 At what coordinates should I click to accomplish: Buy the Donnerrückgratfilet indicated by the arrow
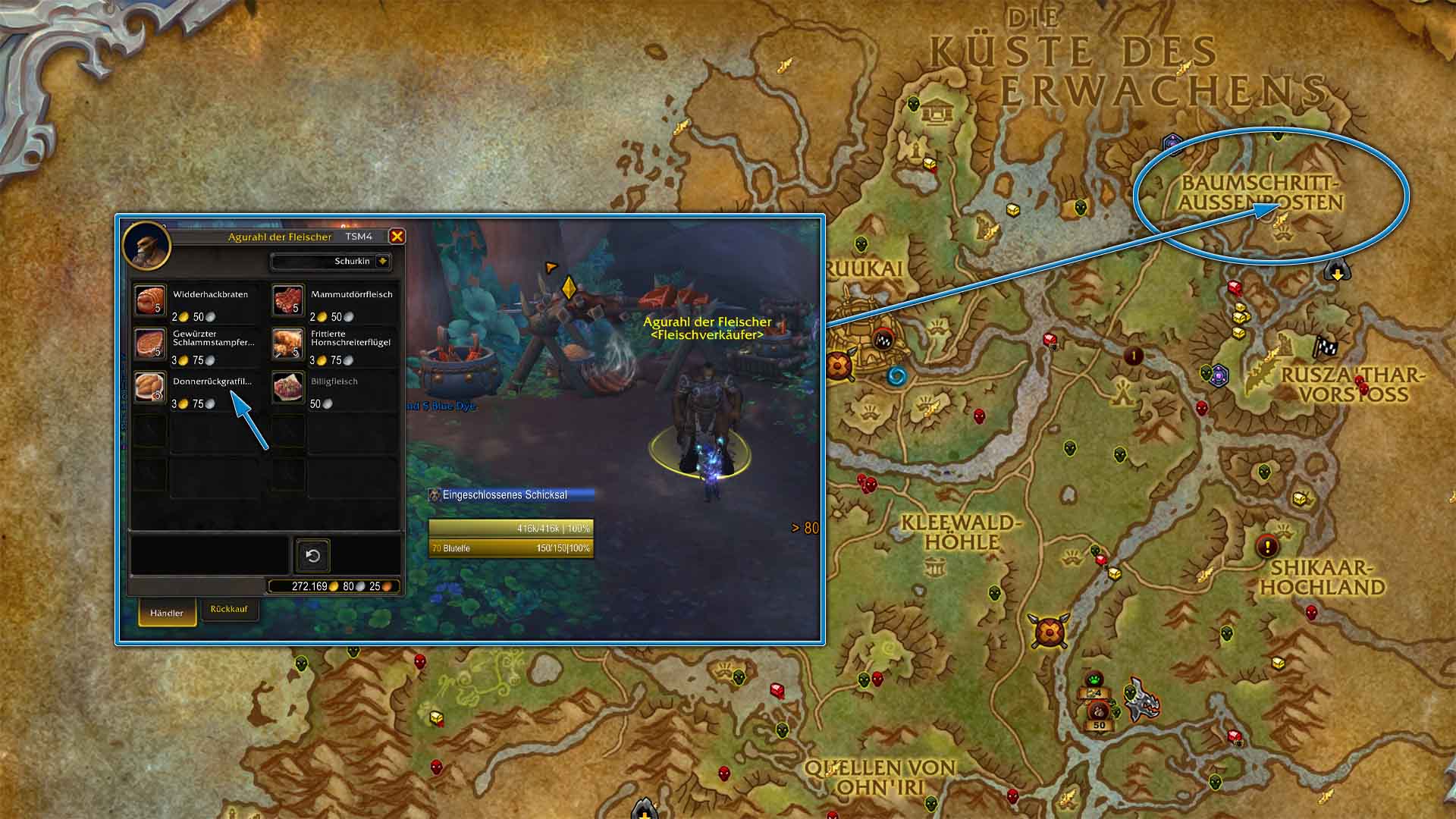pyautogui.click(x=149, y=388)
